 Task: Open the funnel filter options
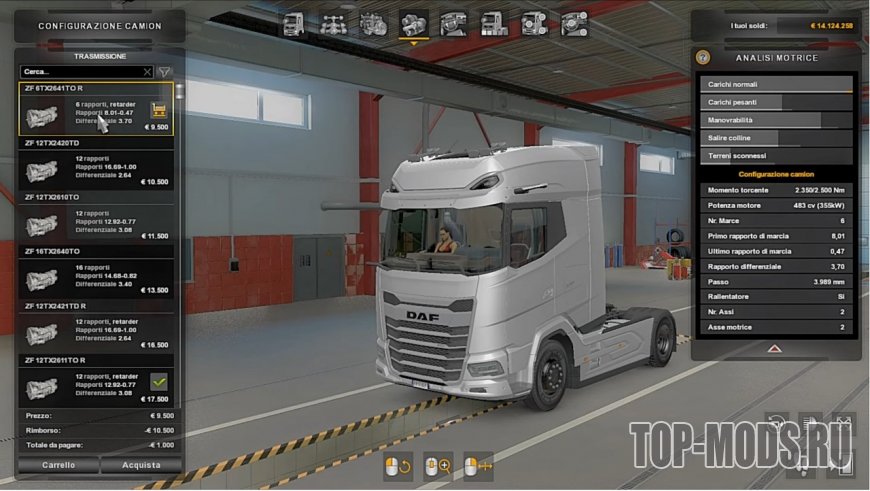coord(165,72)
